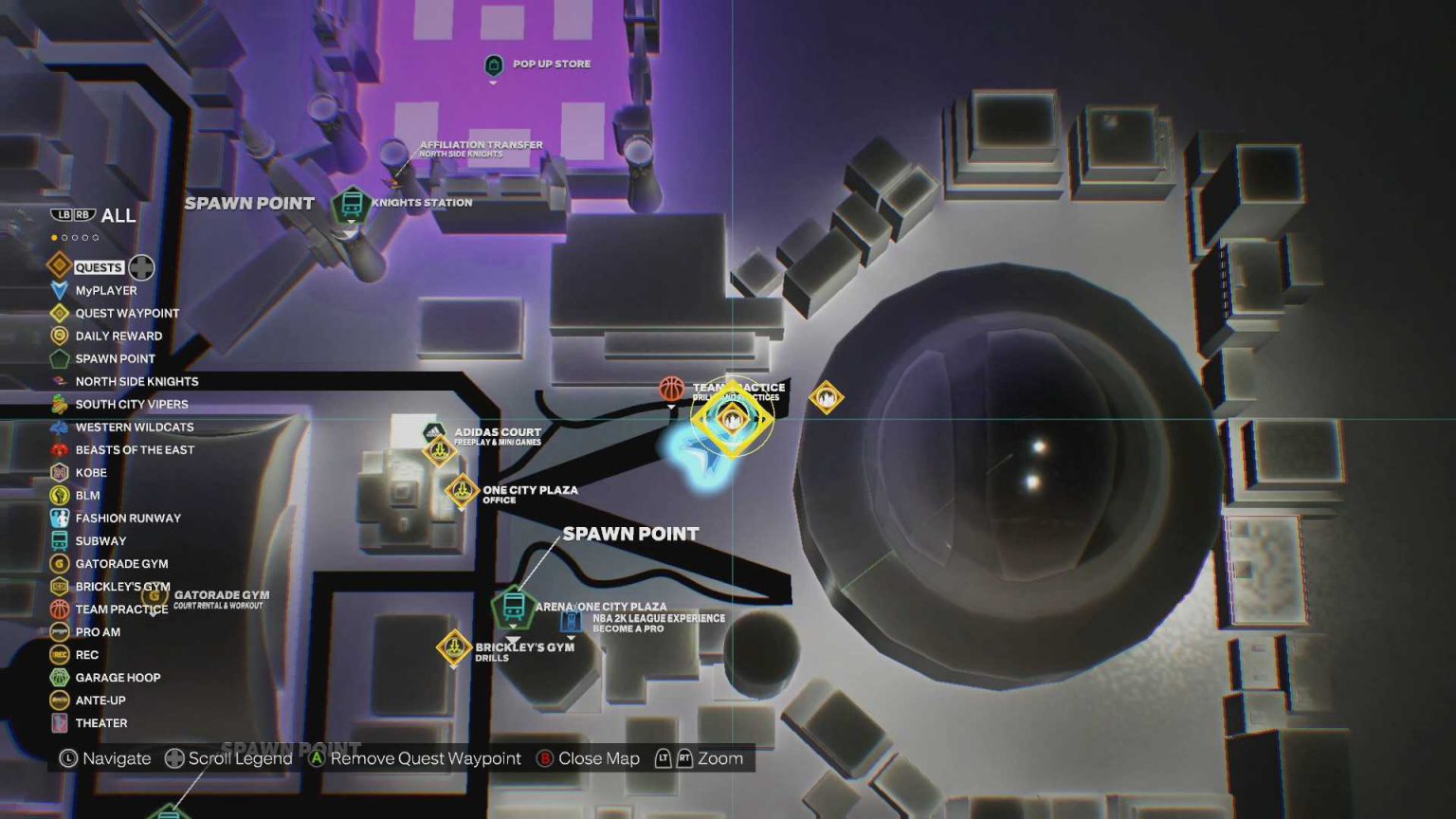1456x819 pixels.
Task: Select South City Vipers legend entry
Action: coord(131,405)
